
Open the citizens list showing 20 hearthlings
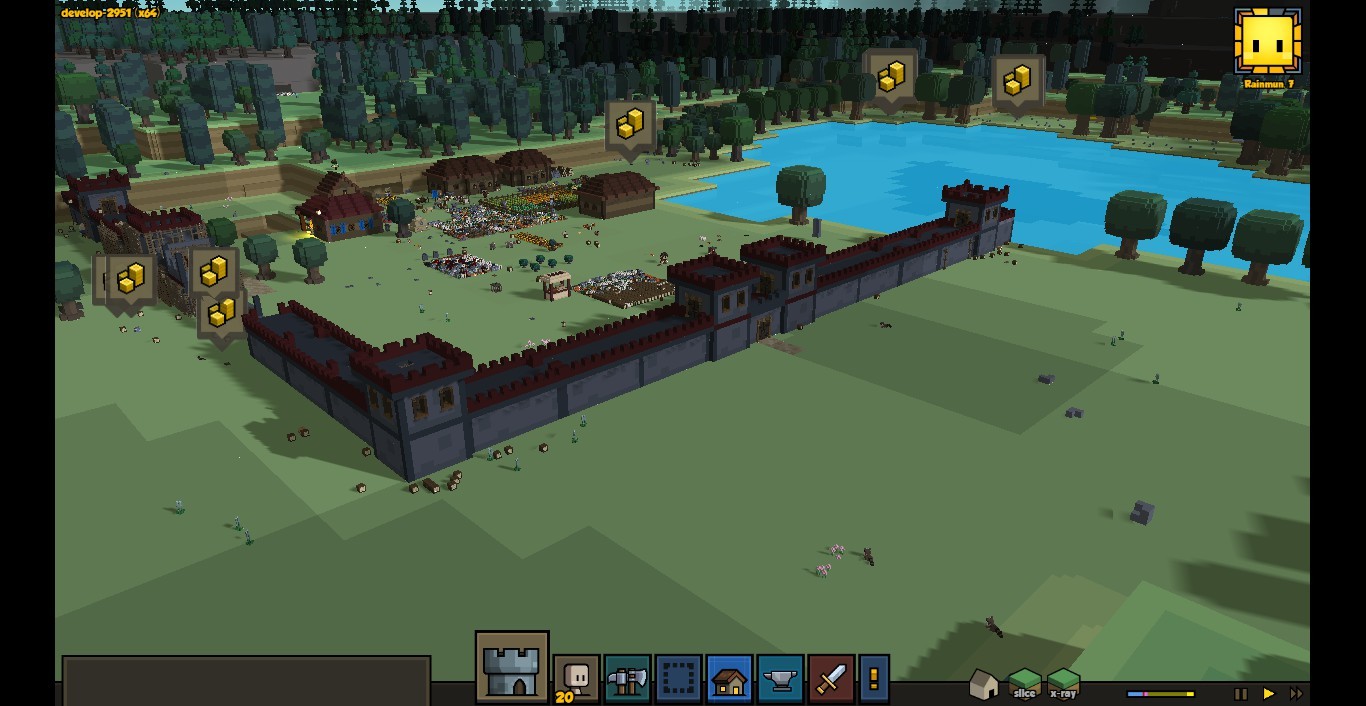577,679
